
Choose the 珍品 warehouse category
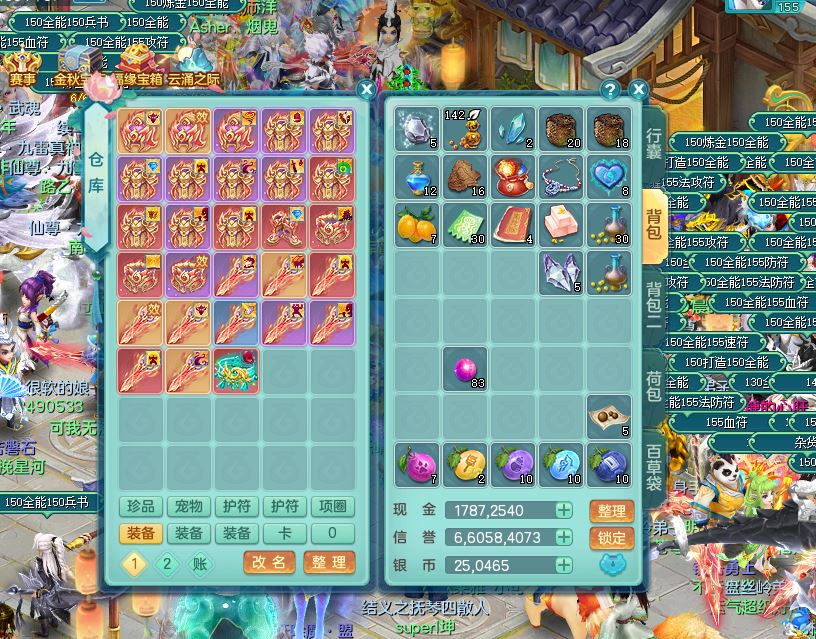click(141, 507)
